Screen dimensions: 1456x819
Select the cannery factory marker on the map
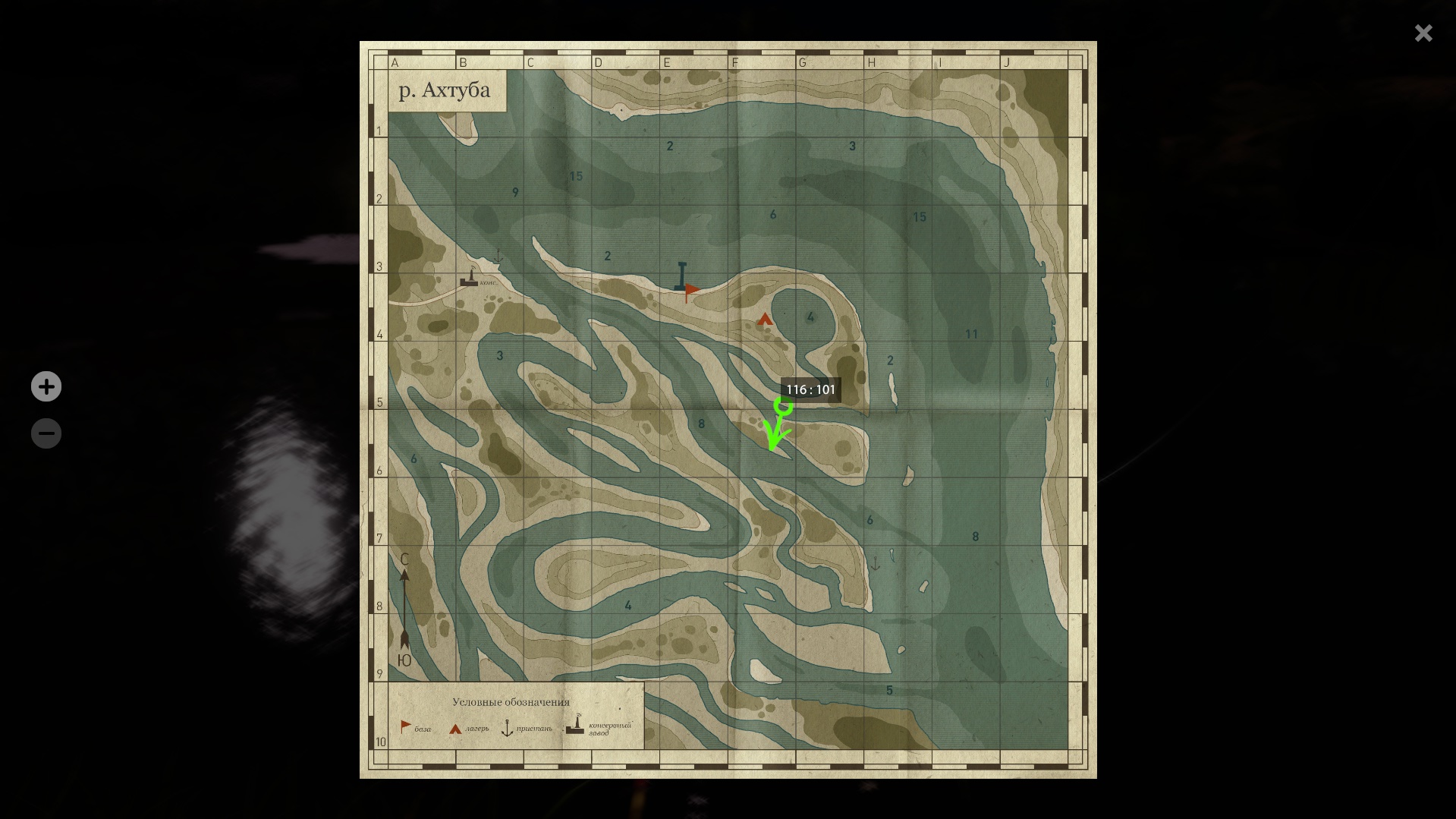click(x=470, y=278)
